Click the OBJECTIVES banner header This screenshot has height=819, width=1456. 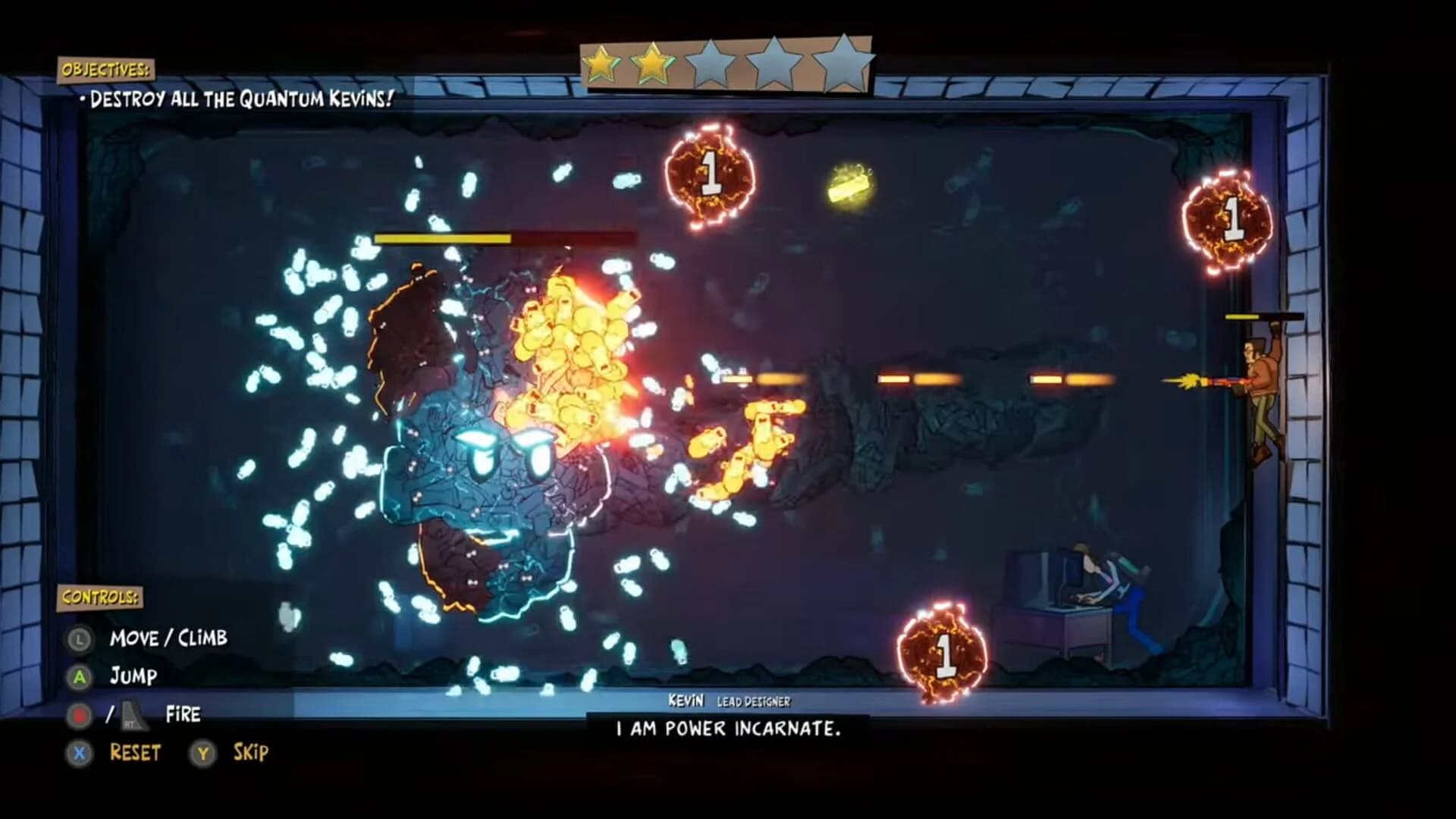(x=107, y=71)
